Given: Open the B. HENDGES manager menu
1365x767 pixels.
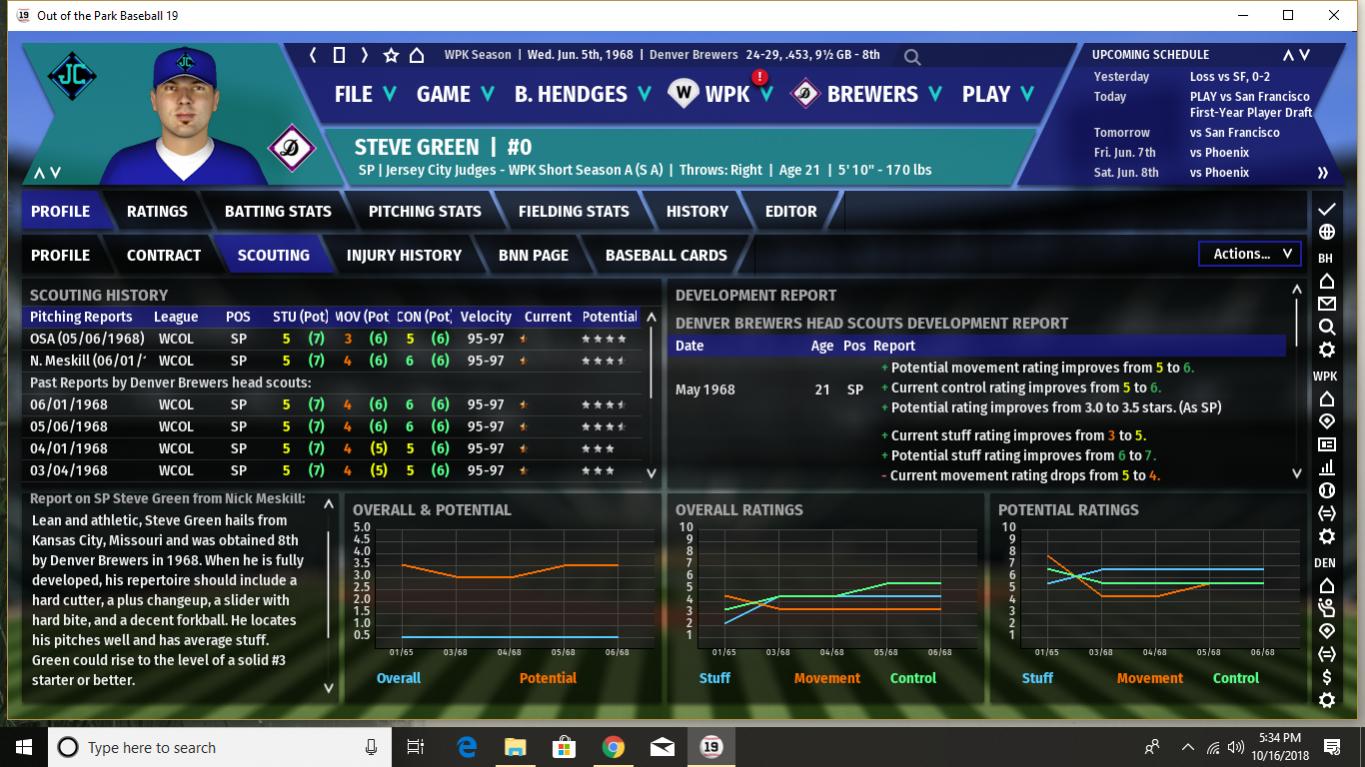Looking at the screenshot, I should point(582,94).
